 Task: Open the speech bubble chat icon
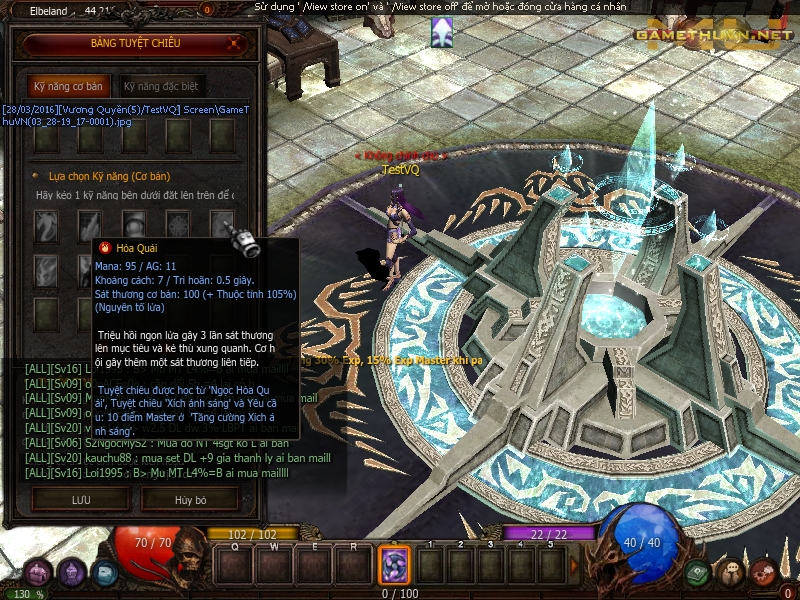(x=731, y=572)
